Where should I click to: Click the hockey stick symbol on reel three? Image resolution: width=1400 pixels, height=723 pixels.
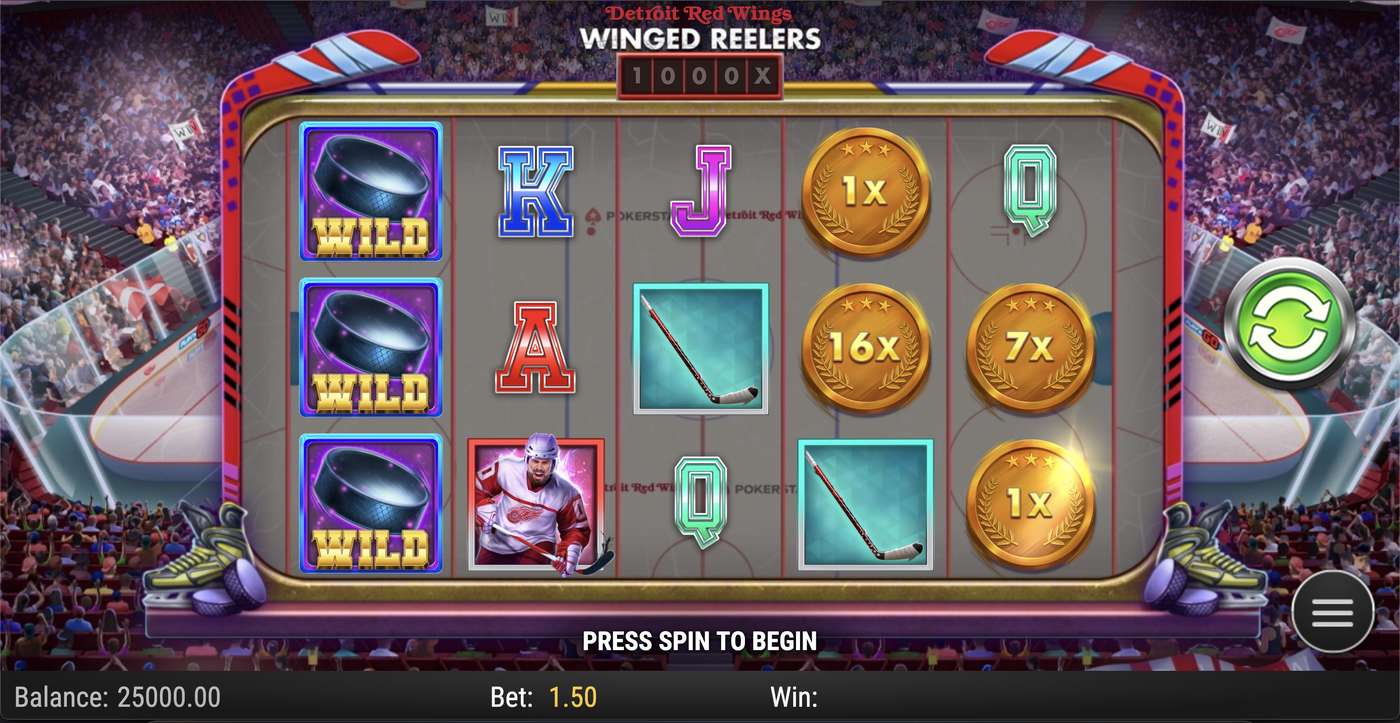click(x=700, y=348)
